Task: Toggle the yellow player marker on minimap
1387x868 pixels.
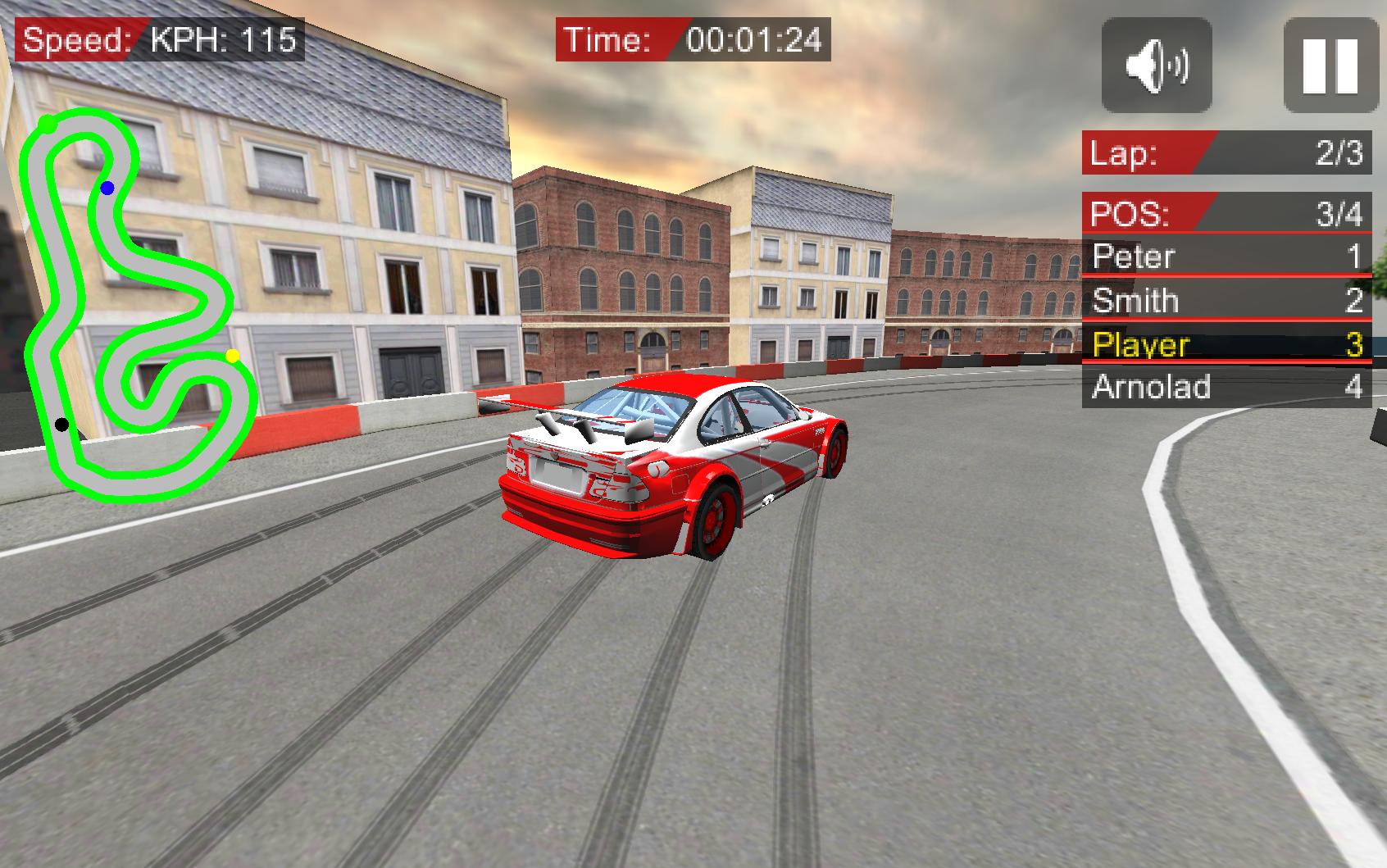Action: pos(231,354)
